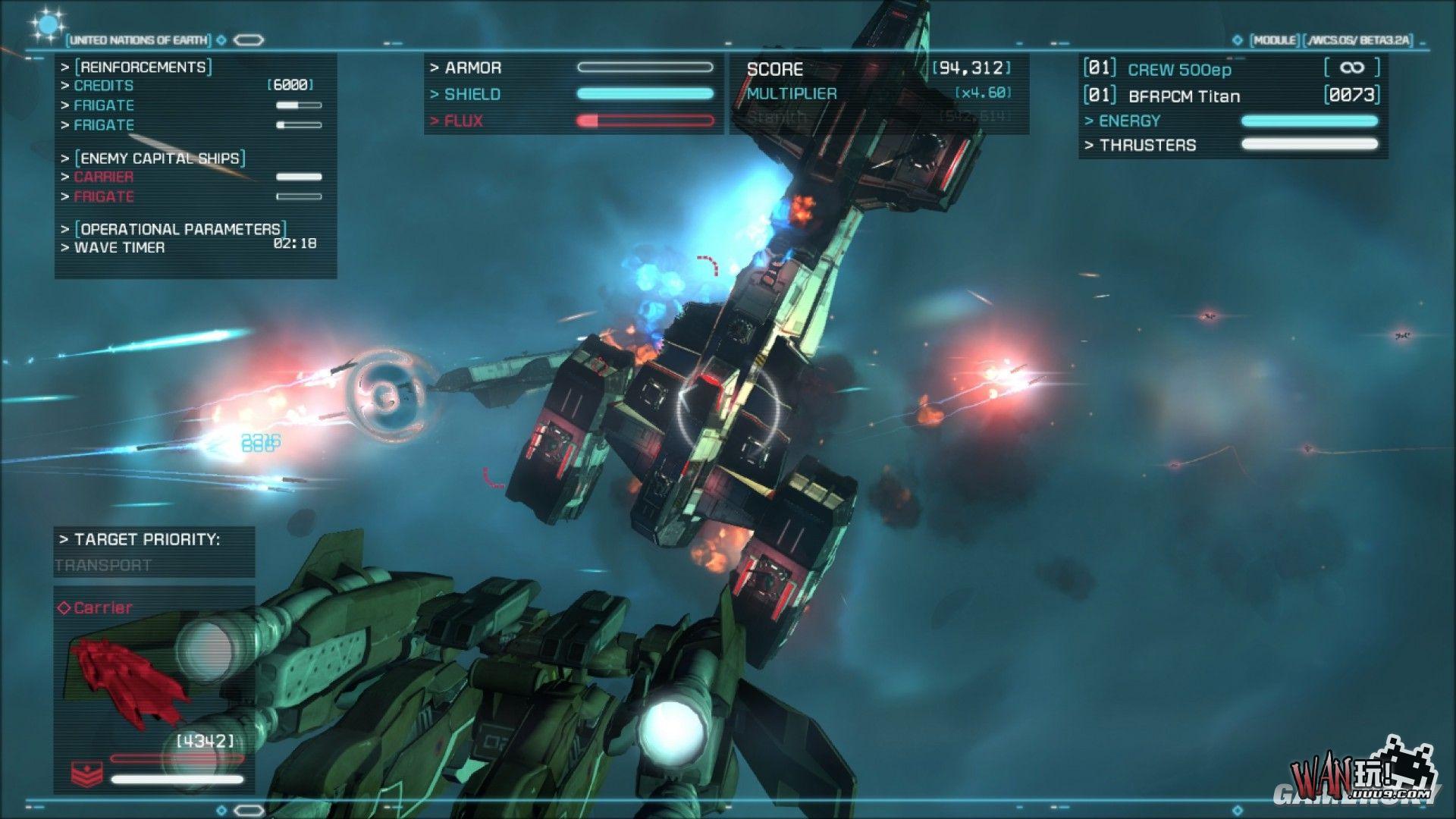Image resolution: width=1456 pixels, height=819 pixels.
Task: Open the Operational Parameters section
Action: [180, 228]
